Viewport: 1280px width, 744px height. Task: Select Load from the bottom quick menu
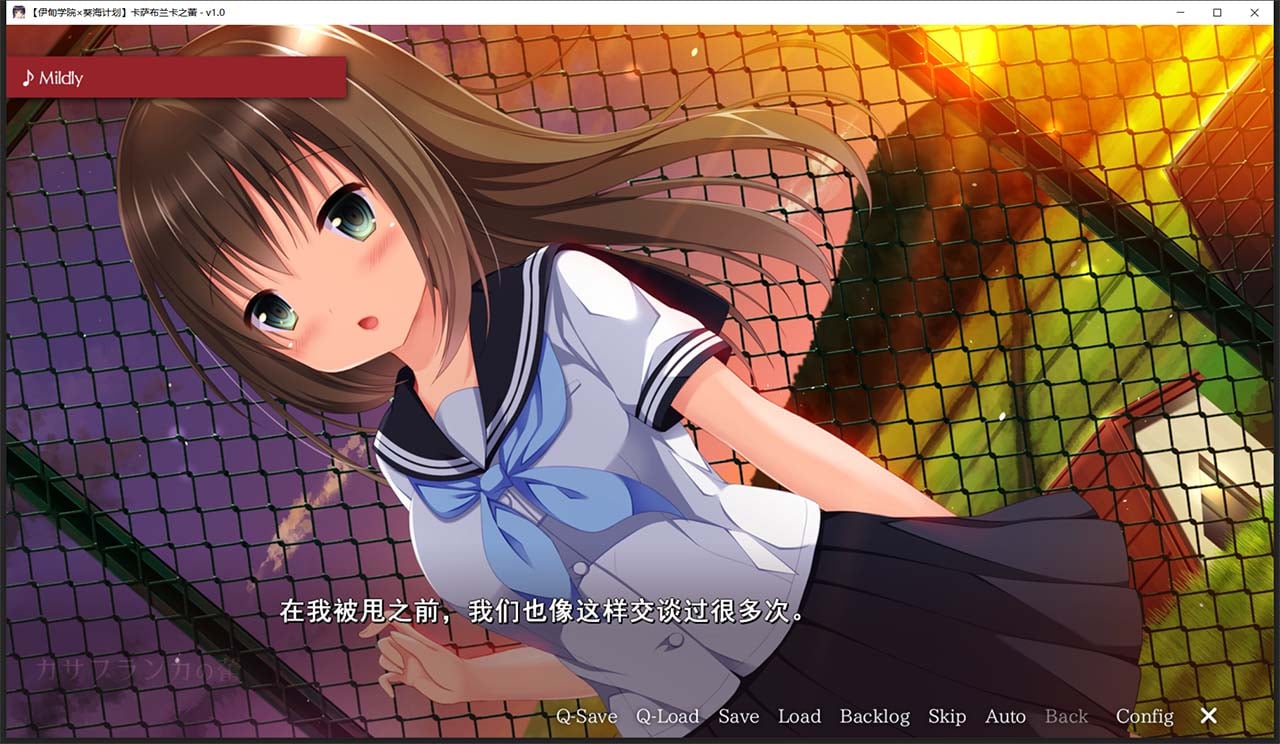pos(800,717)
